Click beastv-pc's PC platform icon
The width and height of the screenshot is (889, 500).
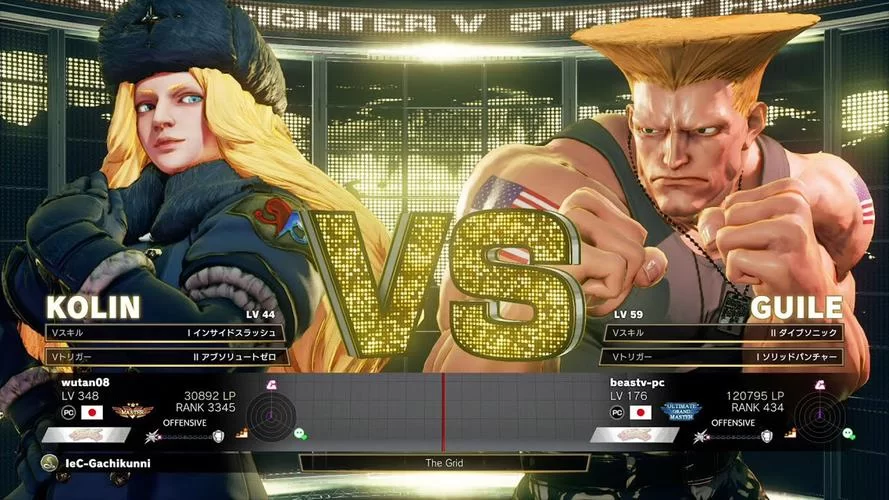coord(617,411)
